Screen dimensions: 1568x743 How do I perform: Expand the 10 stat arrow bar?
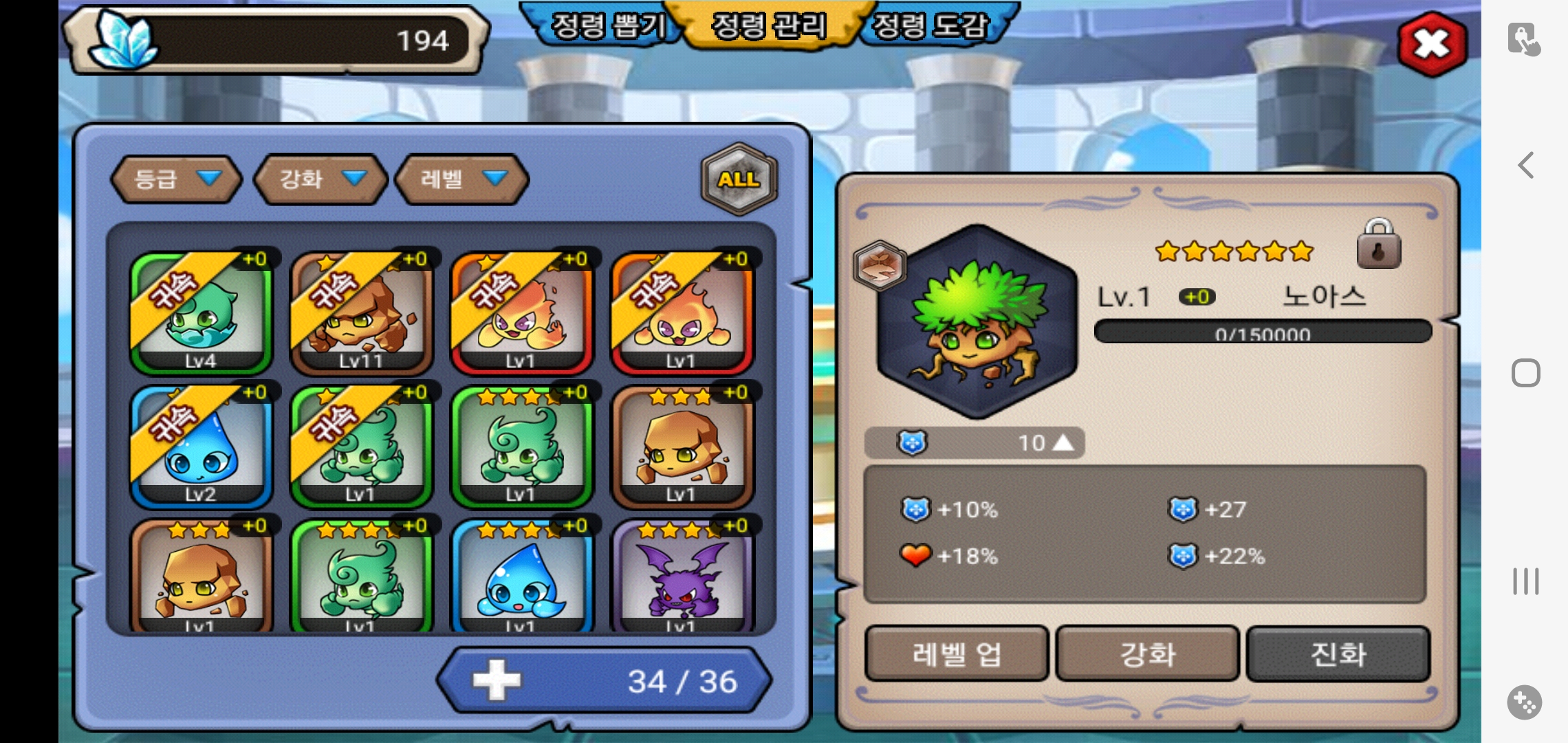pyautogui.click(x=974, y=443)
